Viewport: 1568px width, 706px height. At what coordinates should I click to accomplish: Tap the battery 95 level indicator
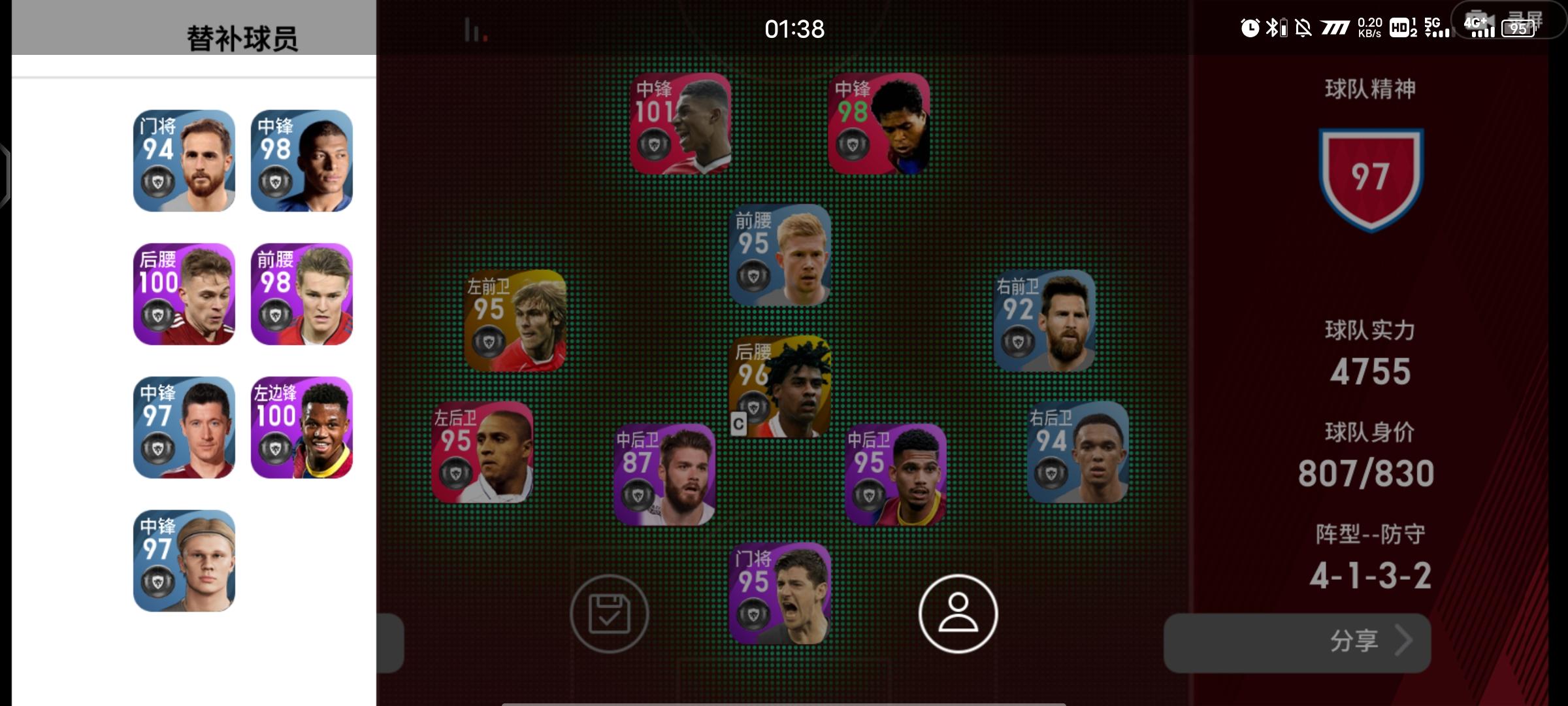tap(1519, 29)
